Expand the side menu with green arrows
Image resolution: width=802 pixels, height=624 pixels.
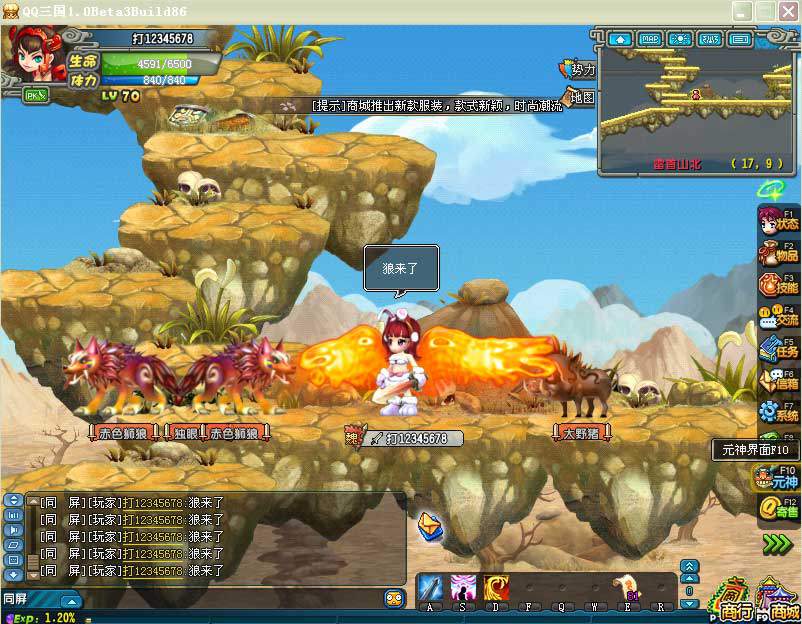777,544
